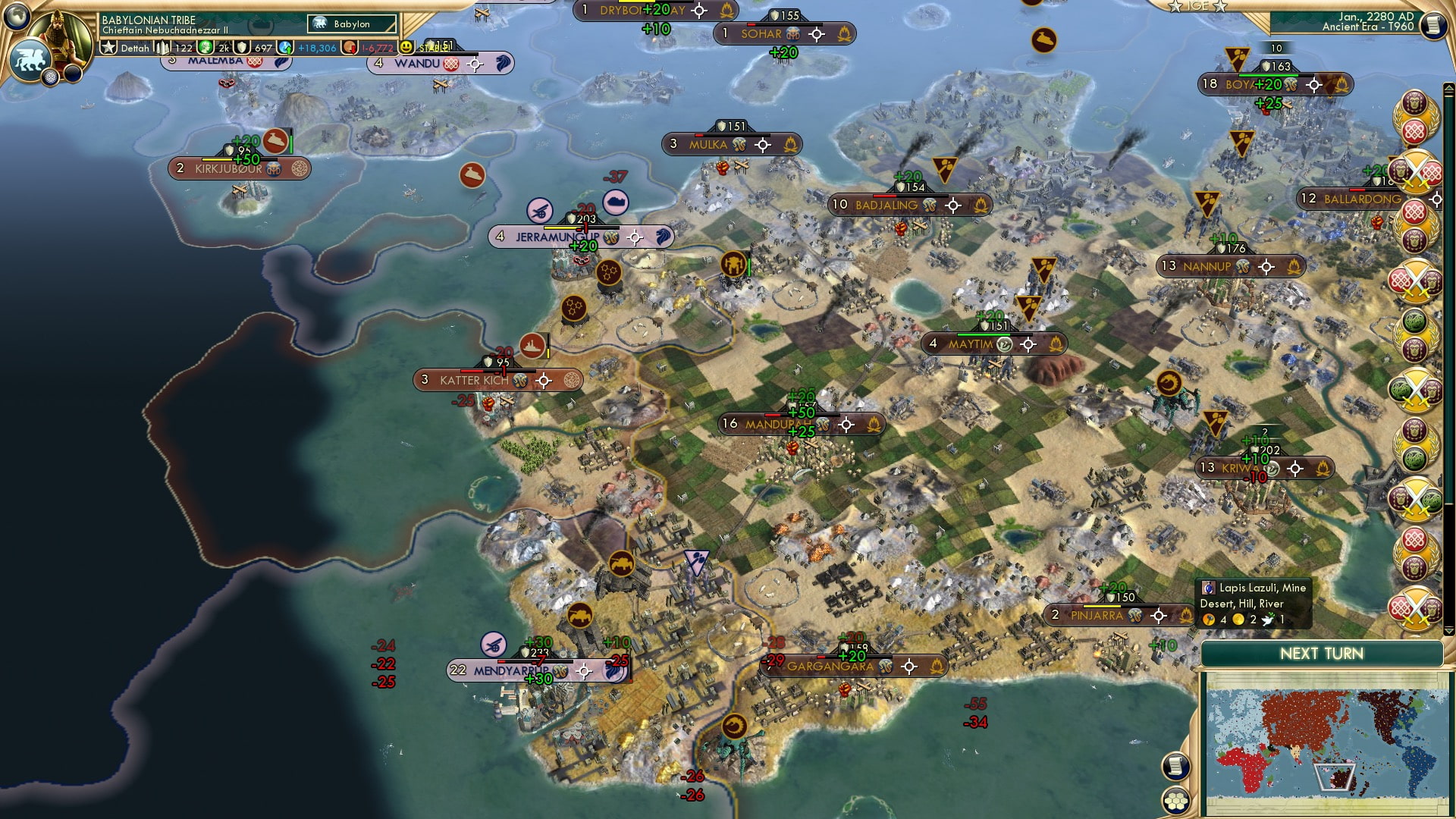Select the lion emblem below the leader portrait
The height and width of the screenshot is (819, 1456).
(x=30, y=59)
